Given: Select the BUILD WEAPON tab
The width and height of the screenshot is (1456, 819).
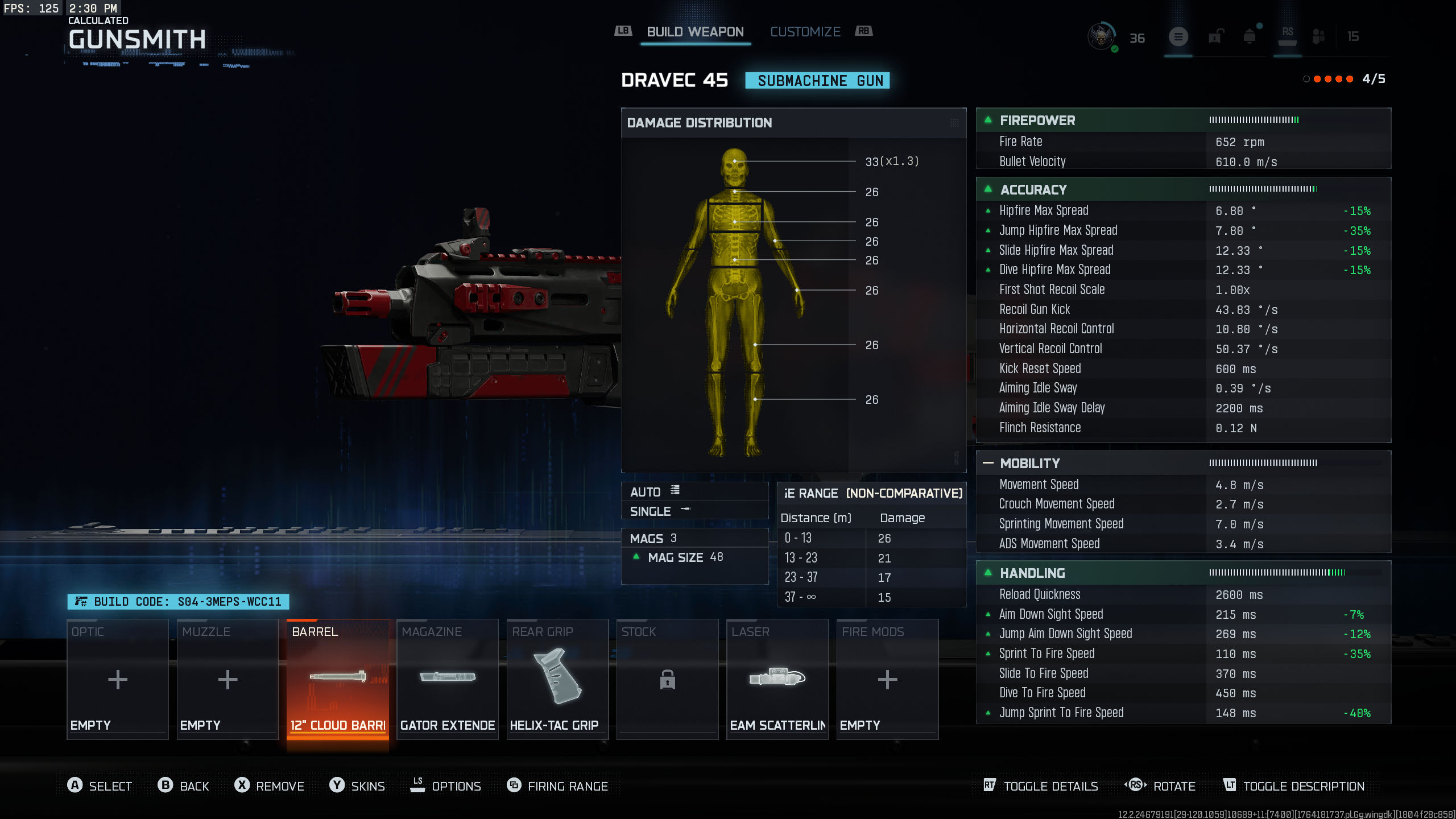Looking at the screenshot, I should pyautogui.click(x=694, y=32).
